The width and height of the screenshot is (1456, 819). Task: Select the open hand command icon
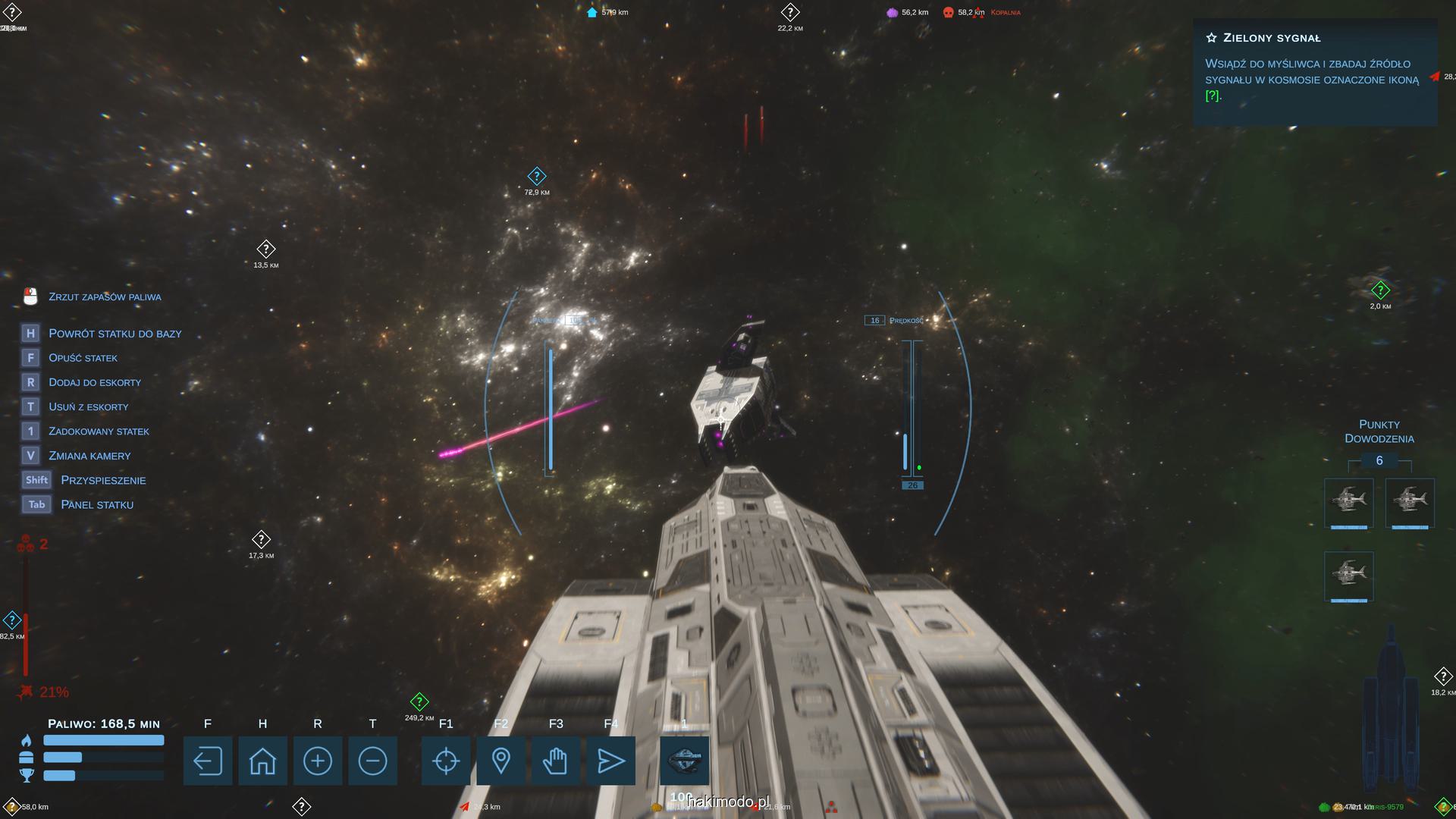[556, 761]
